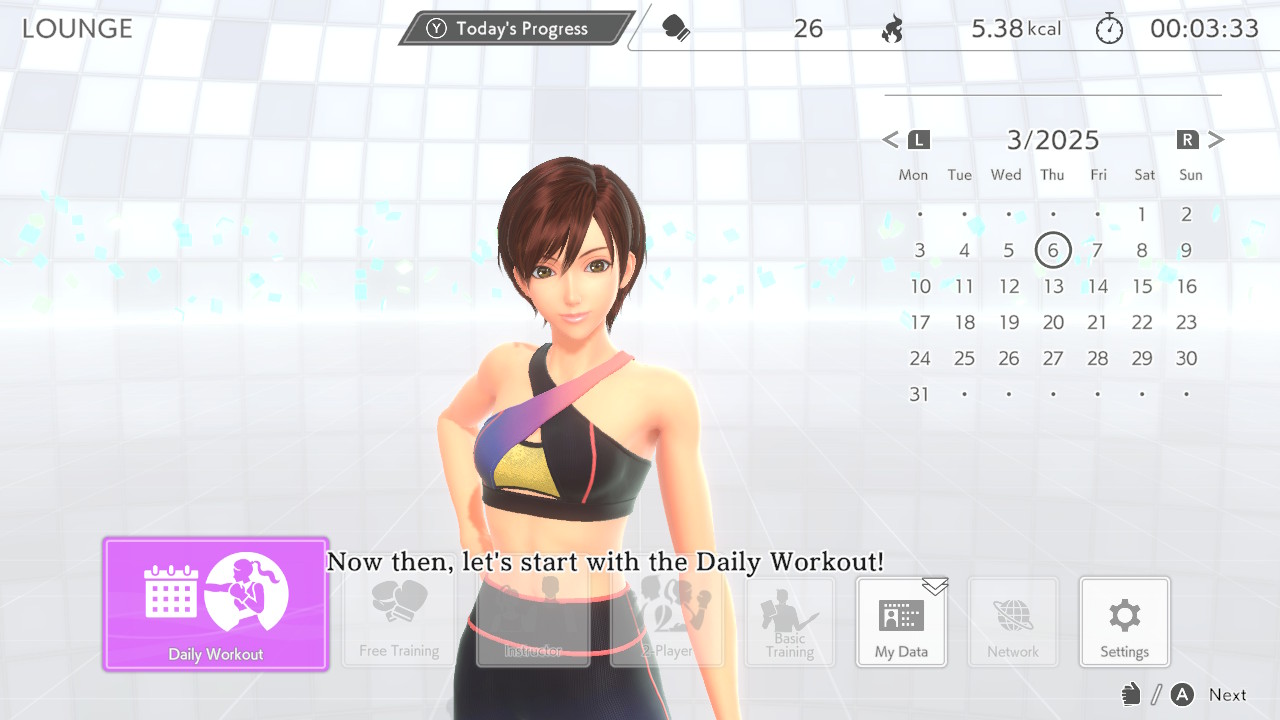The width and height of the screenshot is (1280, 720).
Task: Select March 6 on the calendar
Action: coord(1053,250)
